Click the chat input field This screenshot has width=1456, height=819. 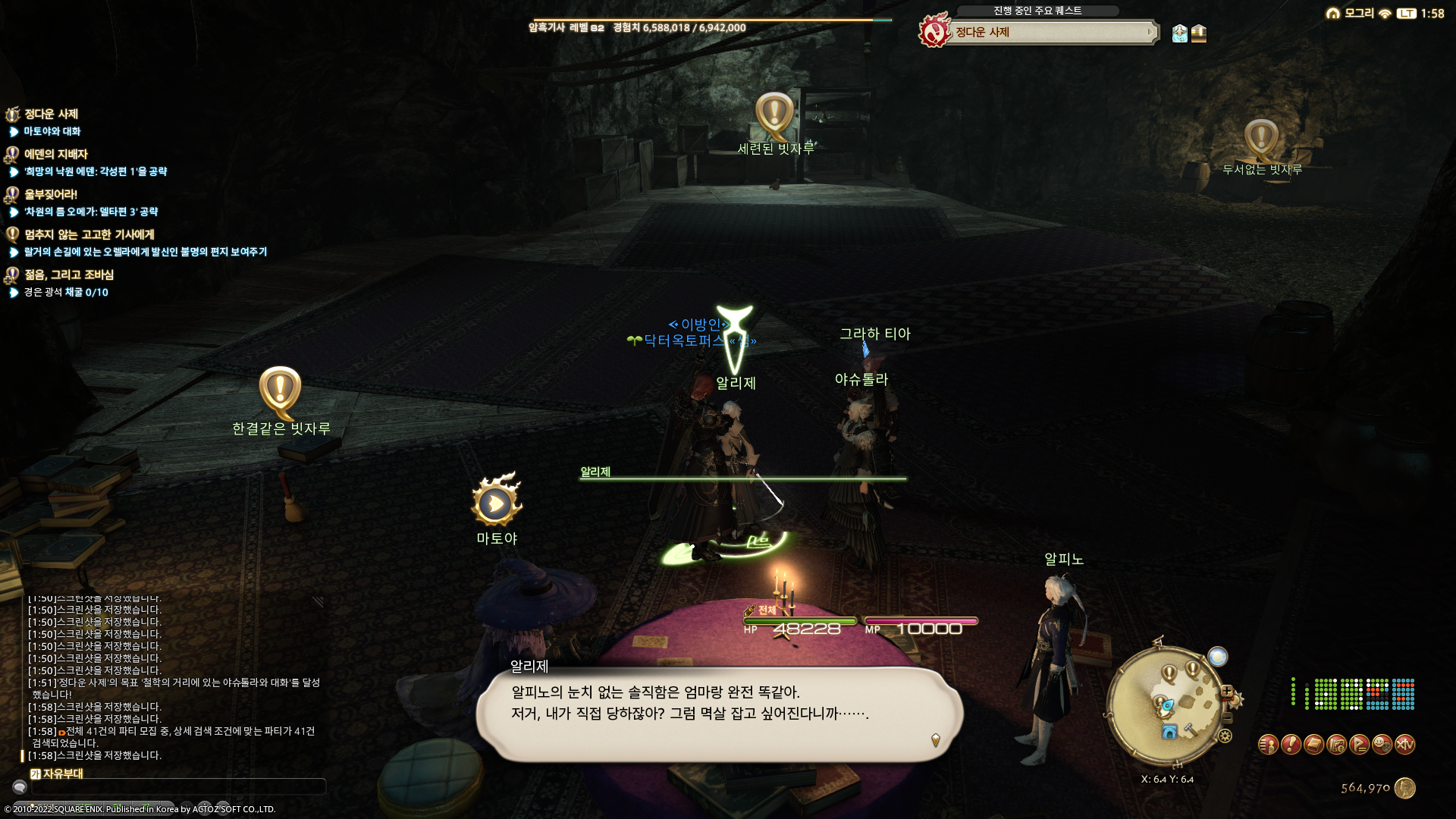[178, 787]
